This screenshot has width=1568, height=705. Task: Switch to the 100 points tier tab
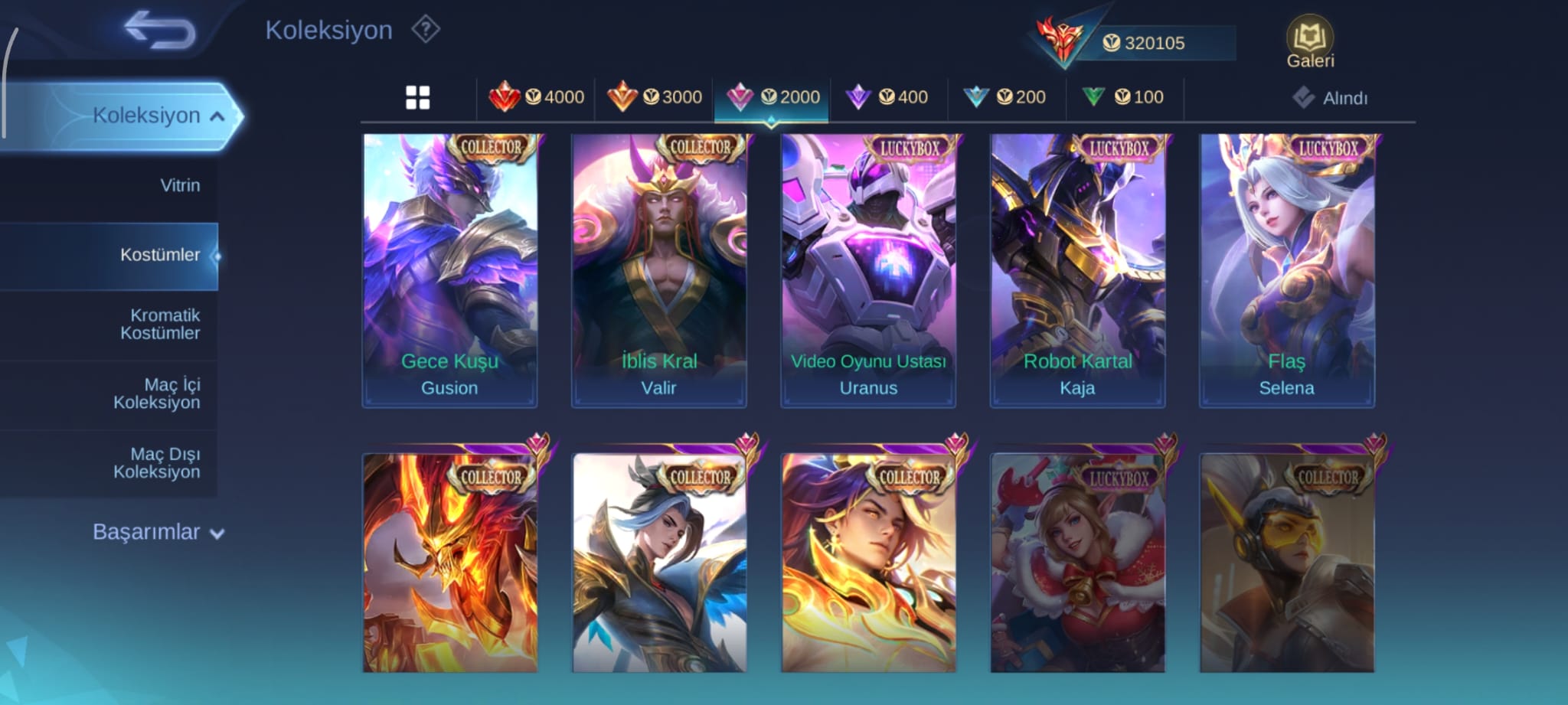1124,97
